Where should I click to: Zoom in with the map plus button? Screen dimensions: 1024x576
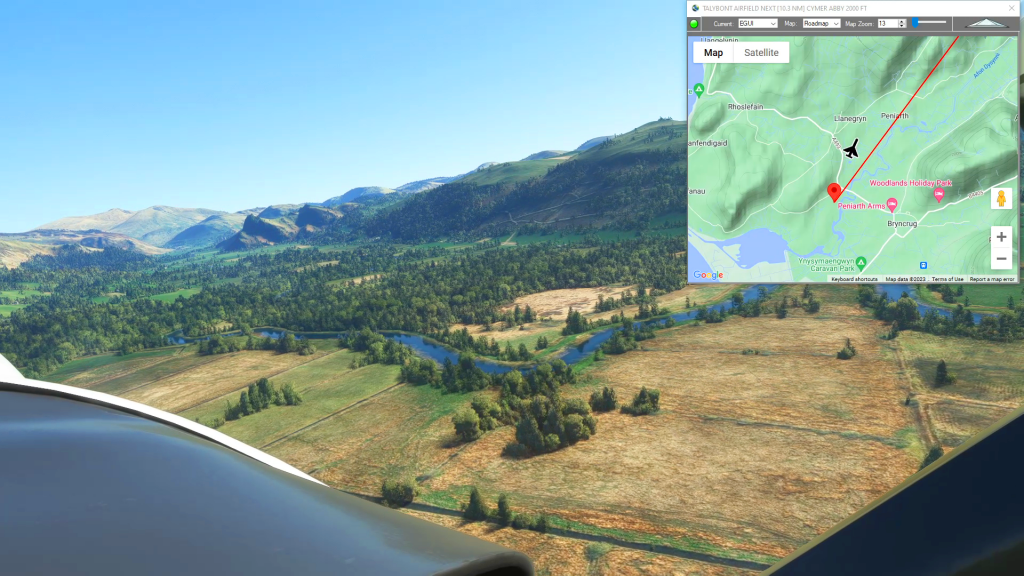[1001, 237]
